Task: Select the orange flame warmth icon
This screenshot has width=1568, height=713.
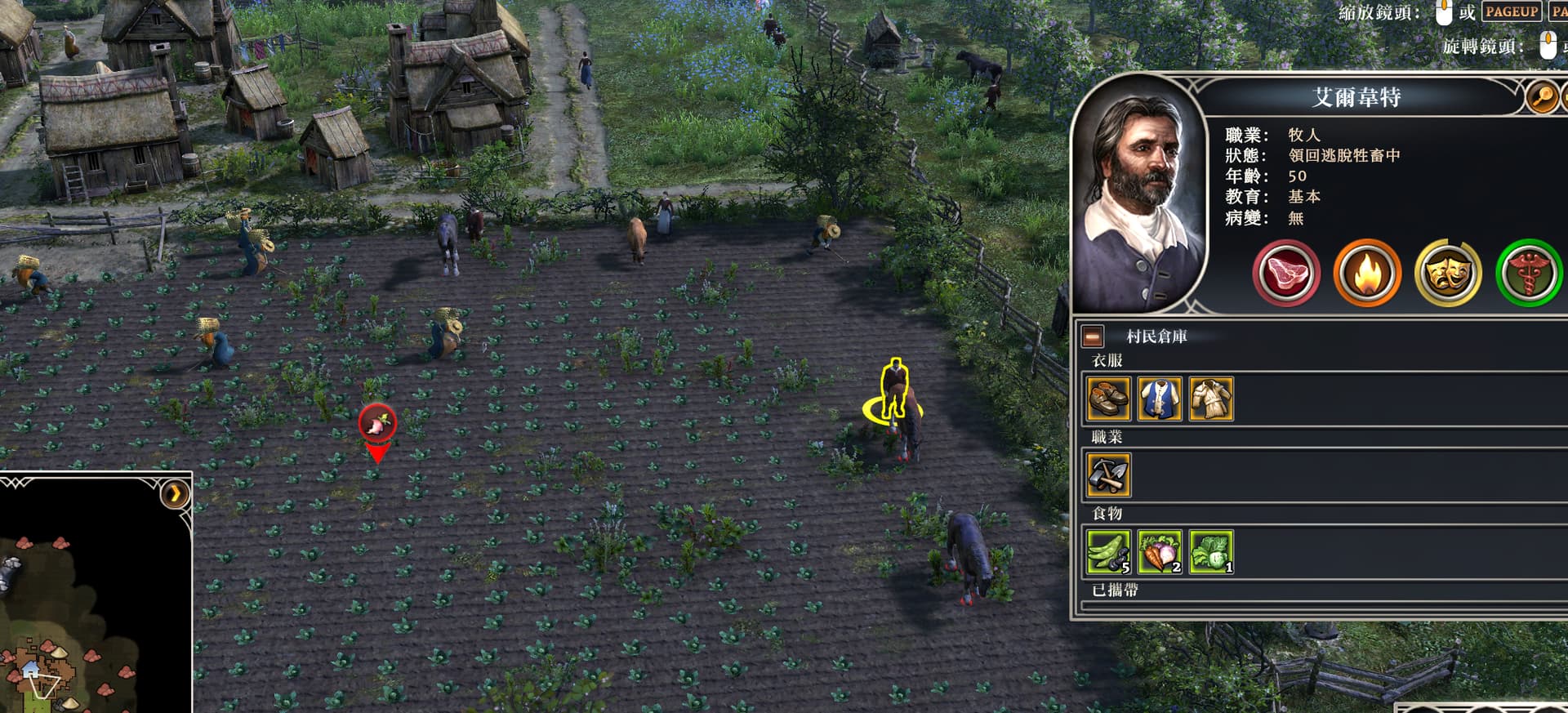Action: [x=1366, y=274]
